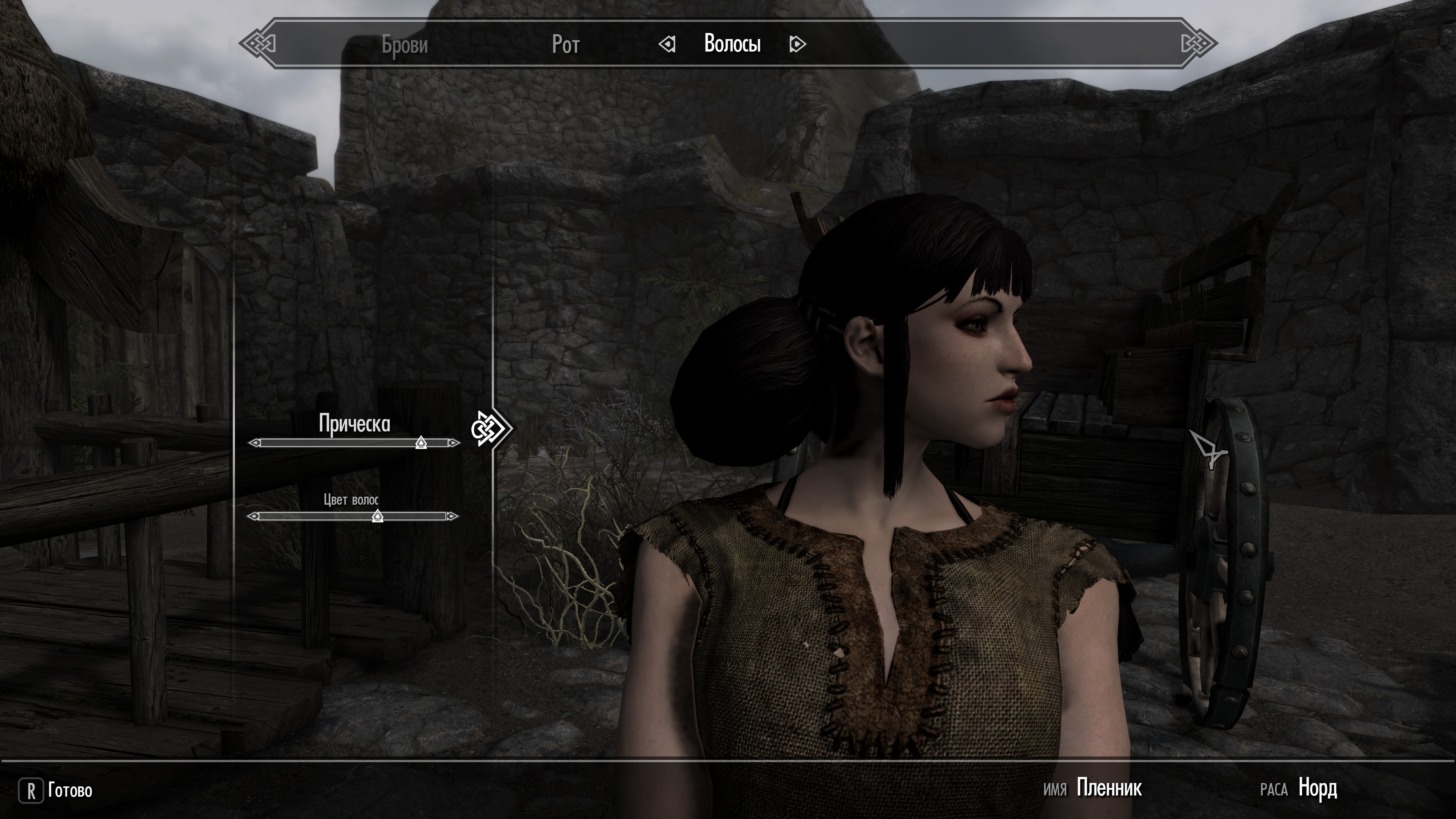Click the Прическа slider handle
Image resolution: width=1456 pixels, height=819 pixels.
[421, 442]
